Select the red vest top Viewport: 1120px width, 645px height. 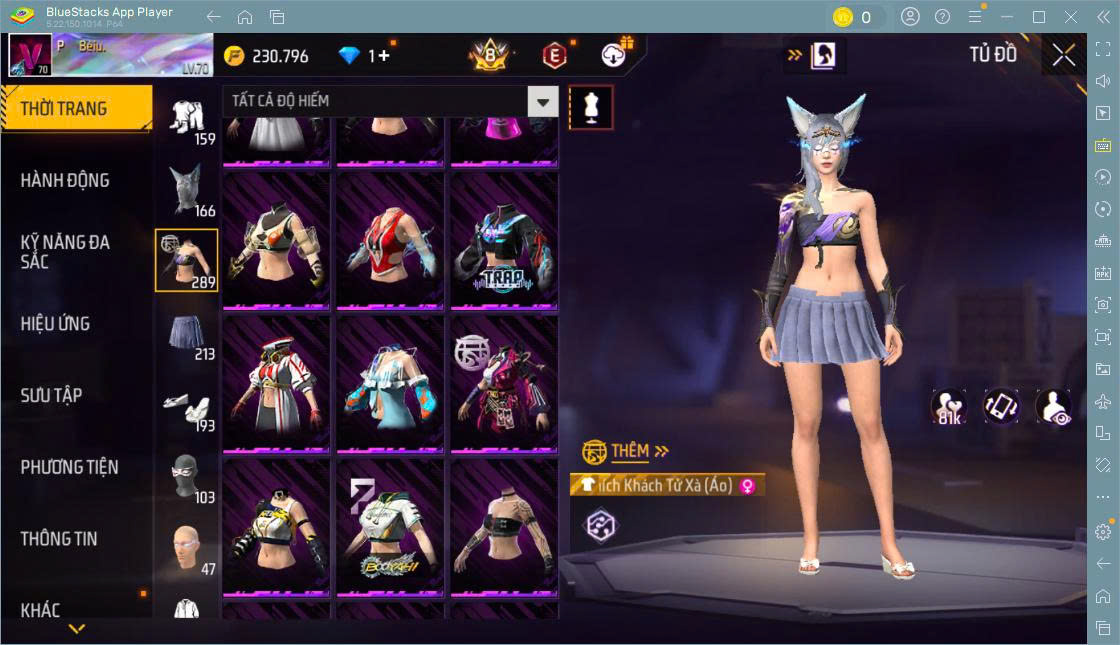390,241
